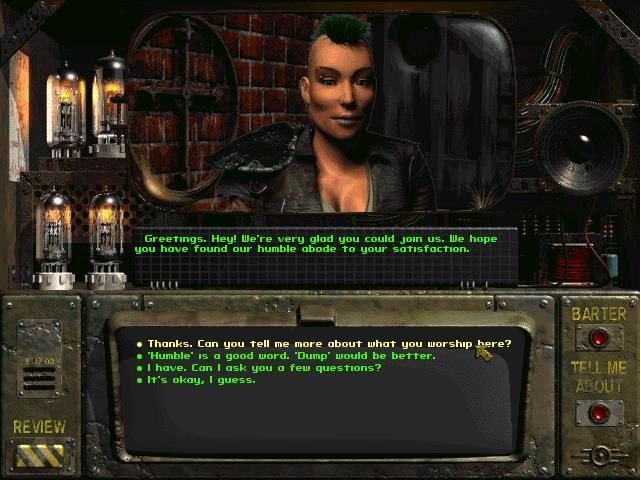Viewport: 641px width, 480px height.
Task: Select 'Can I ask you a few questions?'
Action: coord(264,368)
